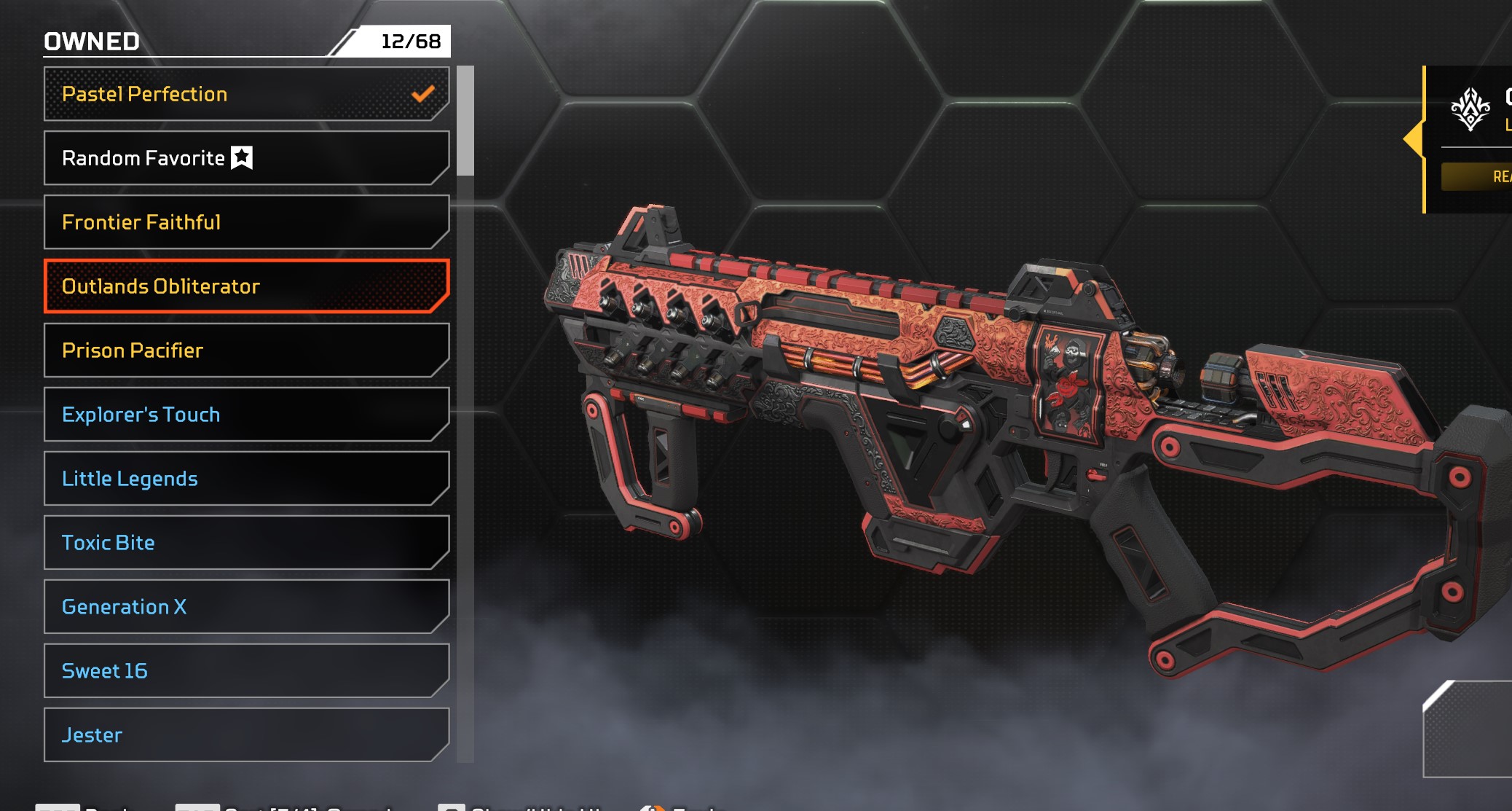Choose the Random Favorite option
The height and width of the screenshot is (811, 1512).
(246, 158)
